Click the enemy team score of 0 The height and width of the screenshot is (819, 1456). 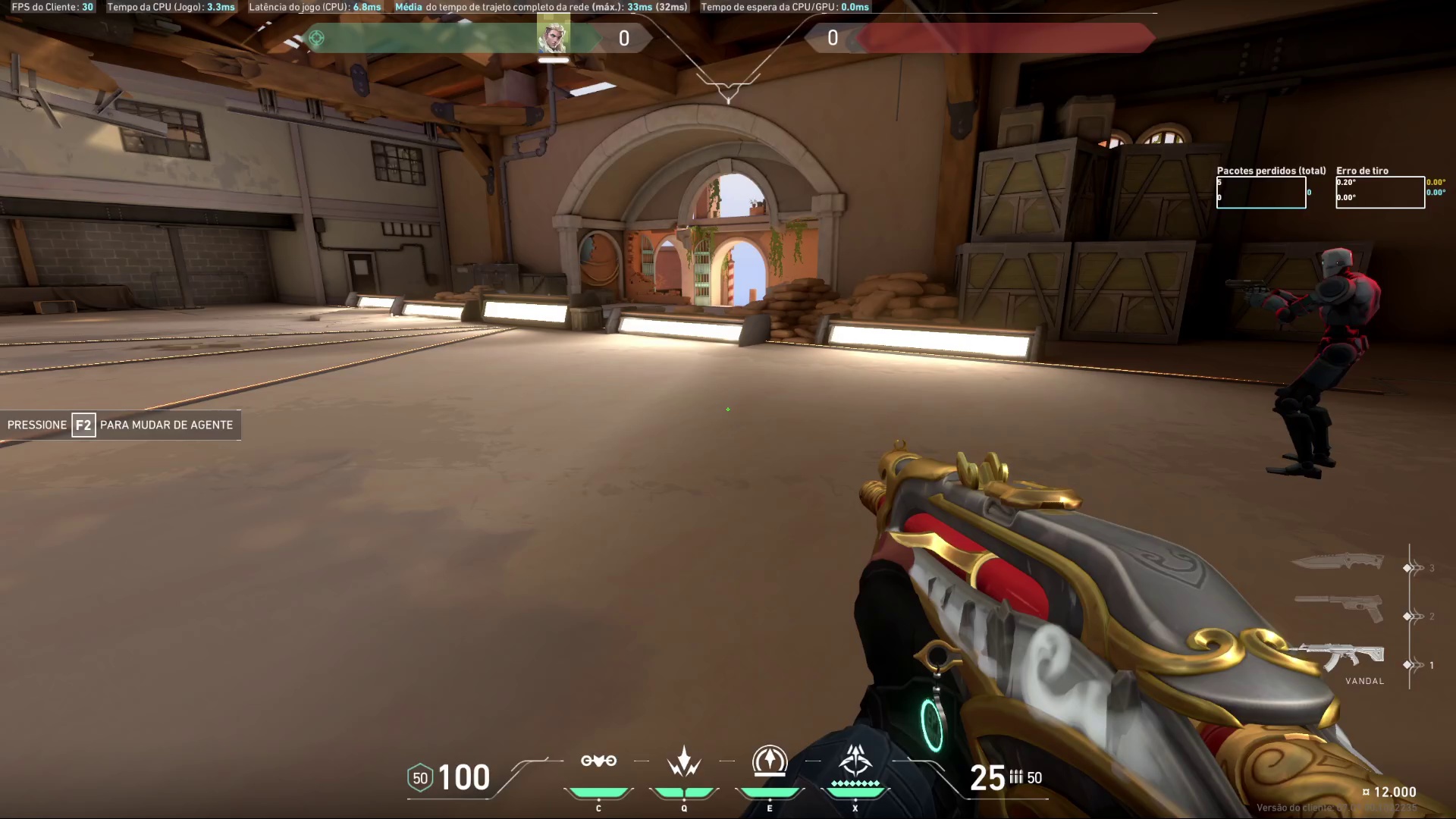832,39
